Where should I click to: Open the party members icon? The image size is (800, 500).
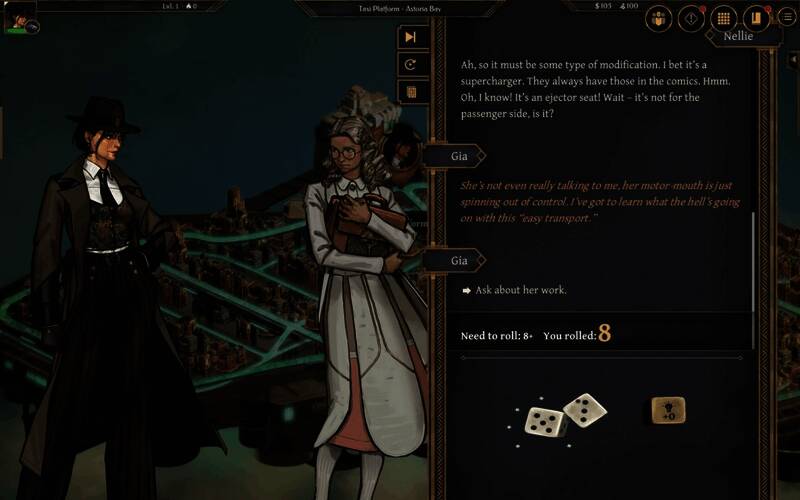pos(659,18)
